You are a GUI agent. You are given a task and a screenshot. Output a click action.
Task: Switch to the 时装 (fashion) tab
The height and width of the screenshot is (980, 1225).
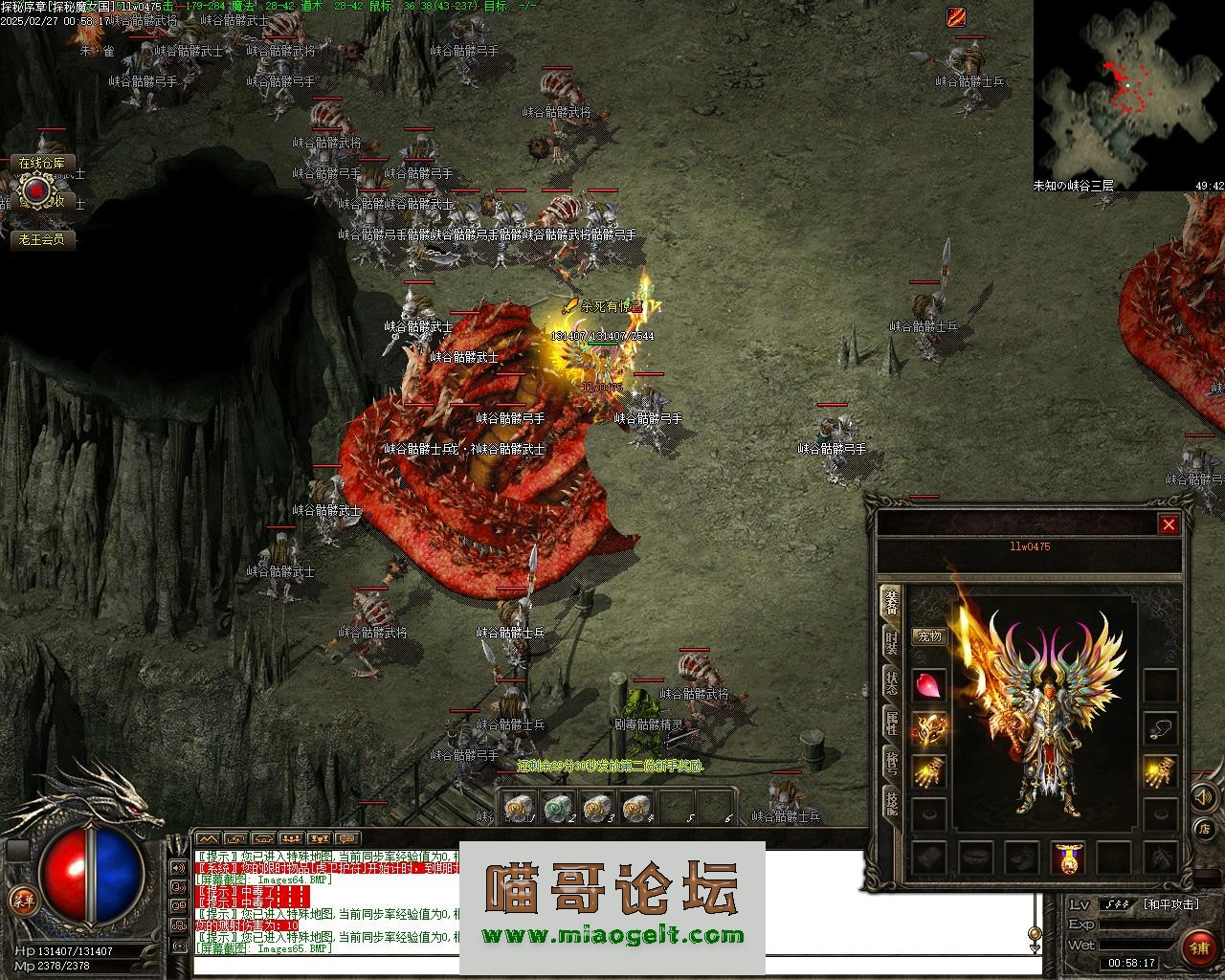click(891, 642)
